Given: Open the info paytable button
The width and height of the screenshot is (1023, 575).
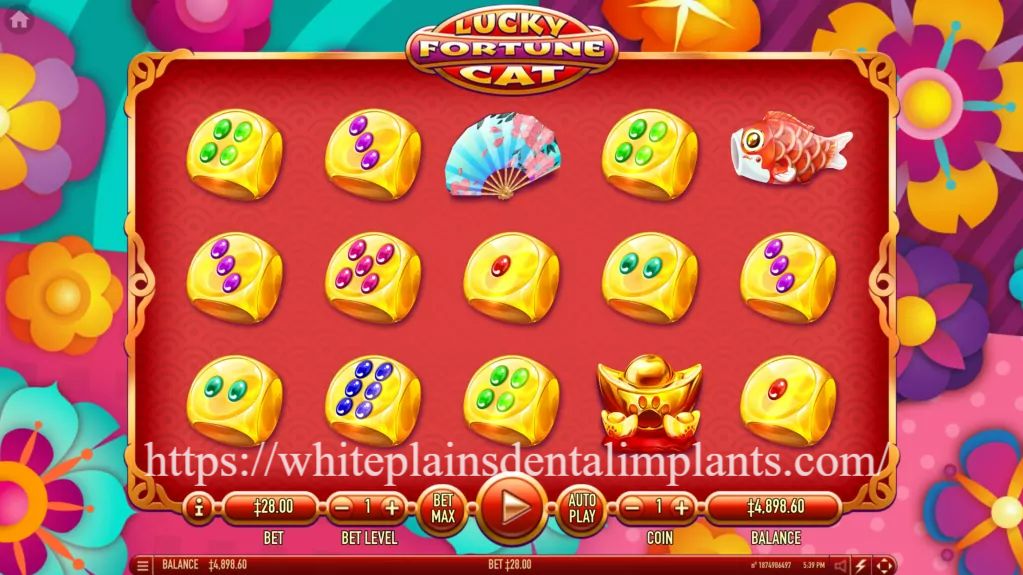Looking at the screenshot, I should pyautogui.click(x=199, y=507).
